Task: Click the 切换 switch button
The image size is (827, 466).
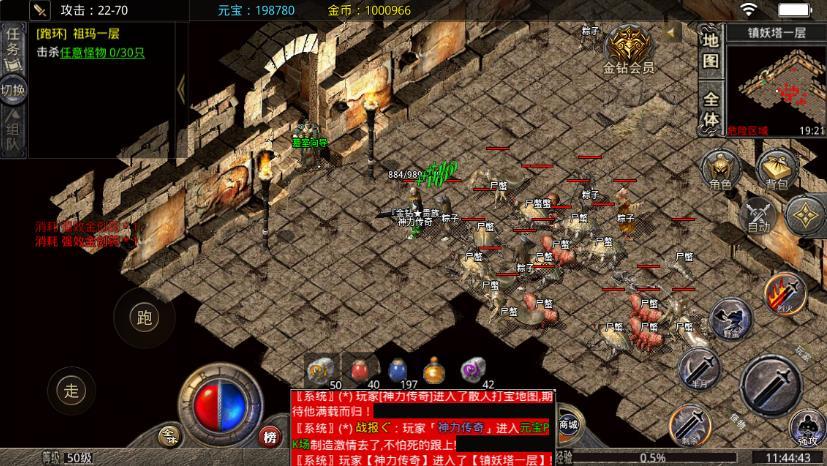Action: (13, 92)
